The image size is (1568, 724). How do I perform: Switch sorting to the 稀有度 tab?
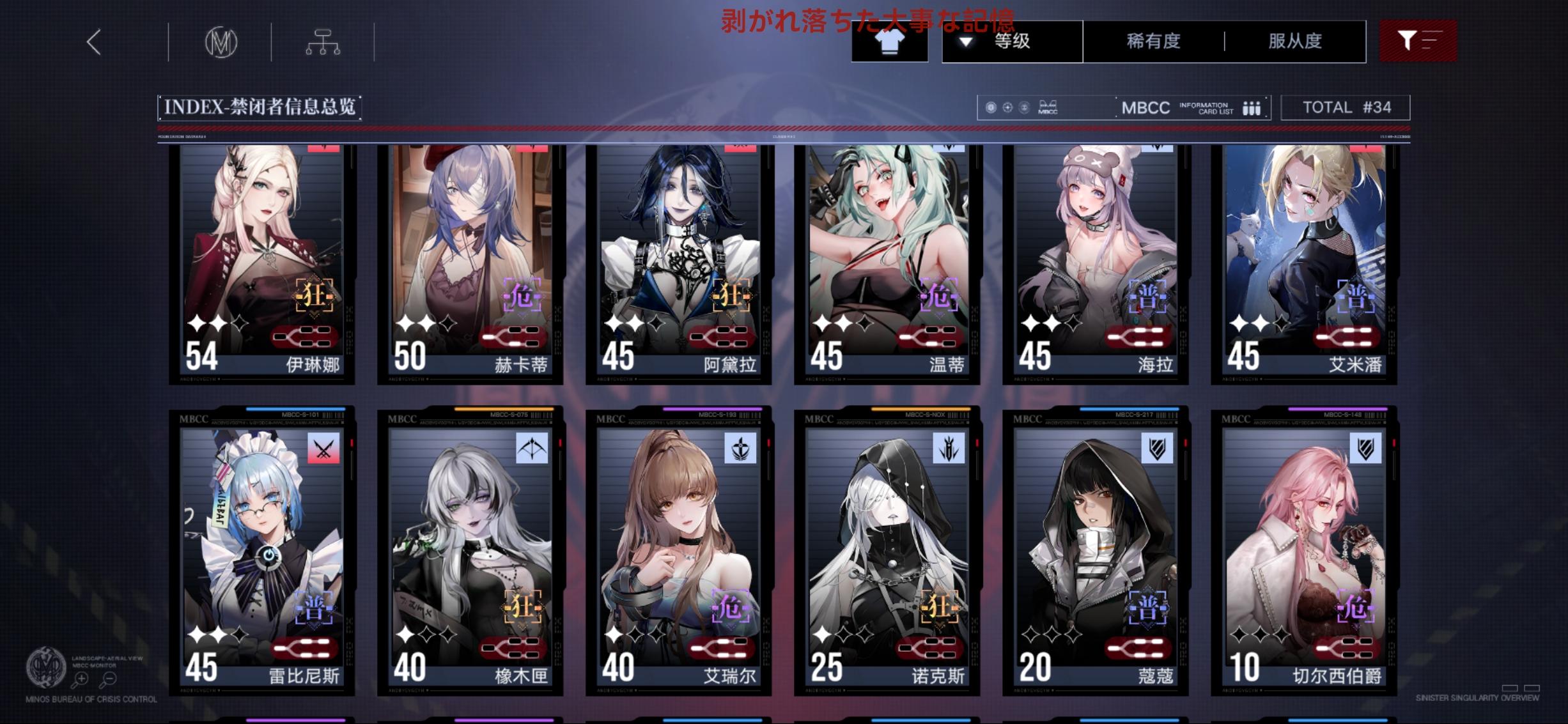[1154, 41]
